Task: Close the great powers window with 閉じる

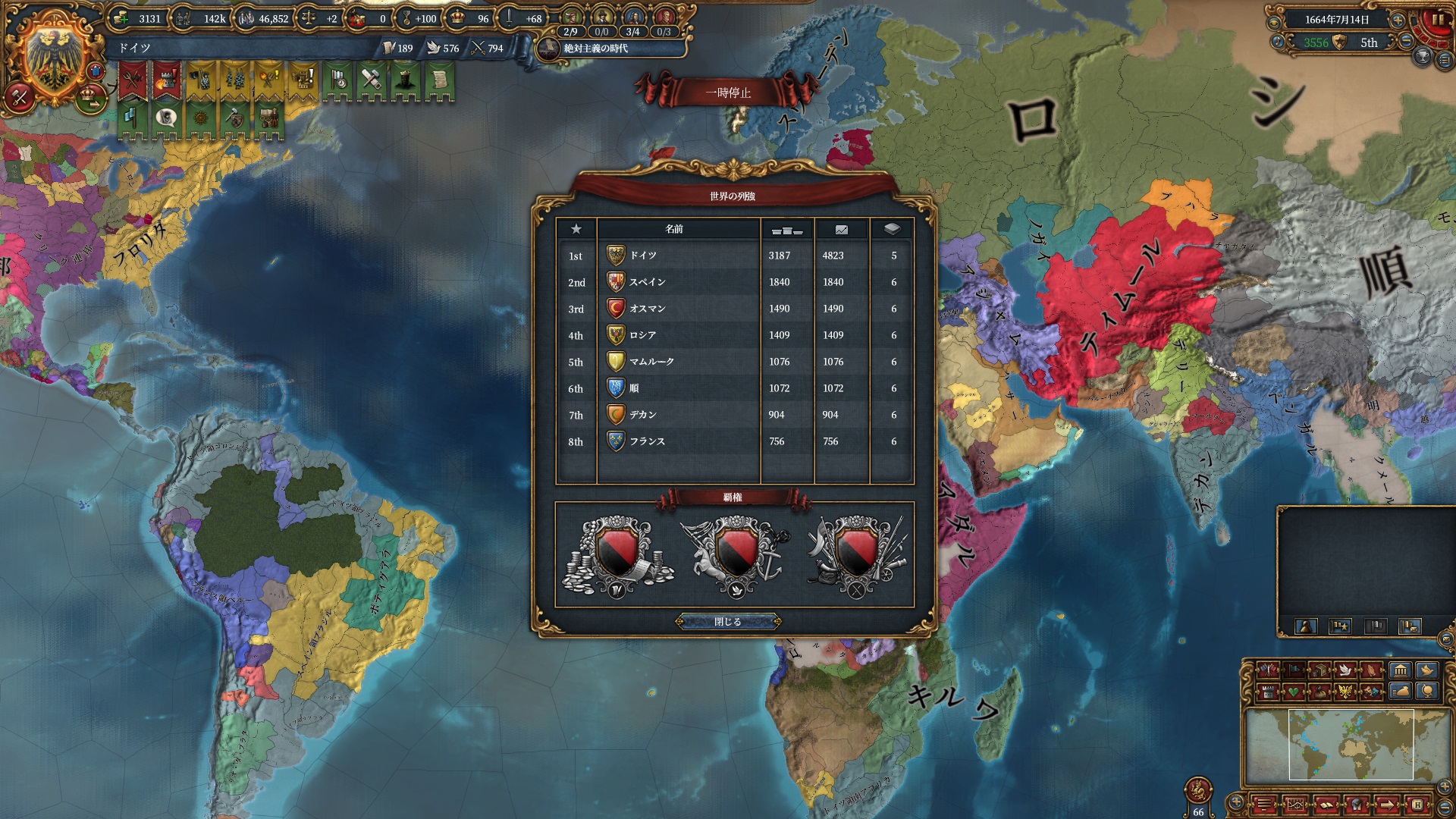Action: [727, 622]
